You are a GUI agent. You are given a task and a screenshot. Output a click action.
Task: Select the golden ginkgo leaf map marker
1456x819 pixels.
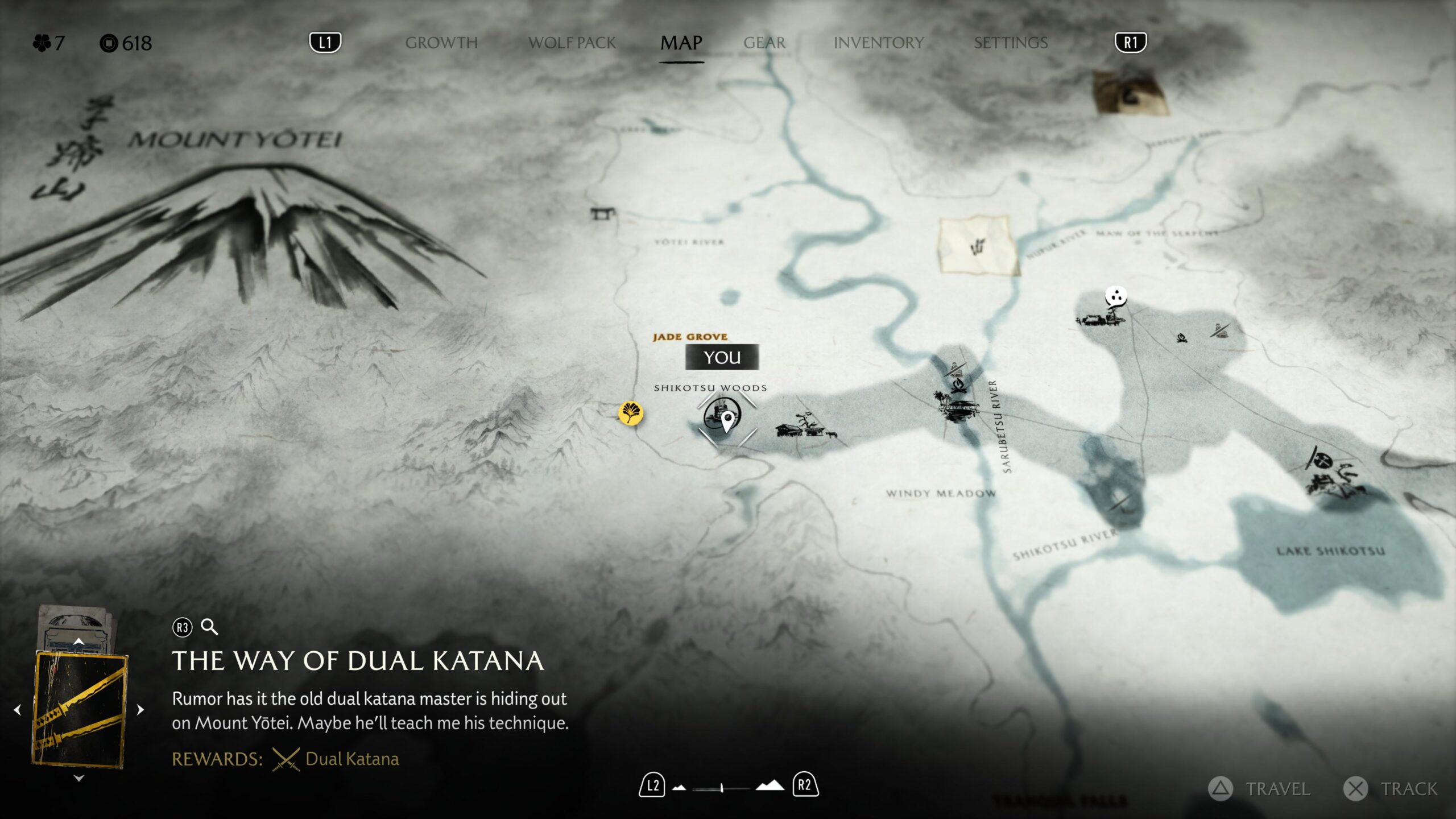coord(631,413)
